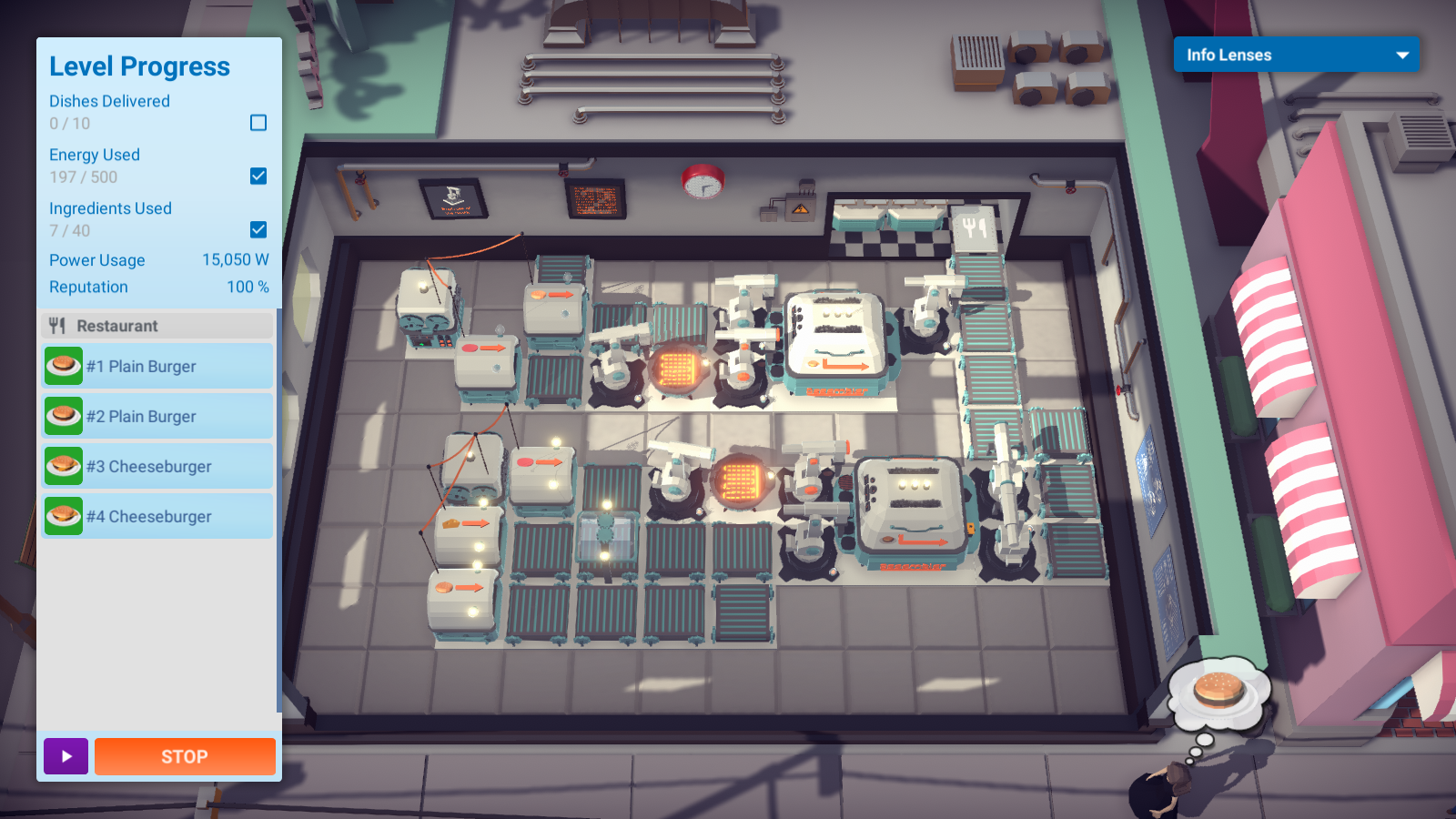Screen dimensions: 1456x819
Task: Click the purple play arrow button
Action: pyautogui.click(x=65, y=756)
